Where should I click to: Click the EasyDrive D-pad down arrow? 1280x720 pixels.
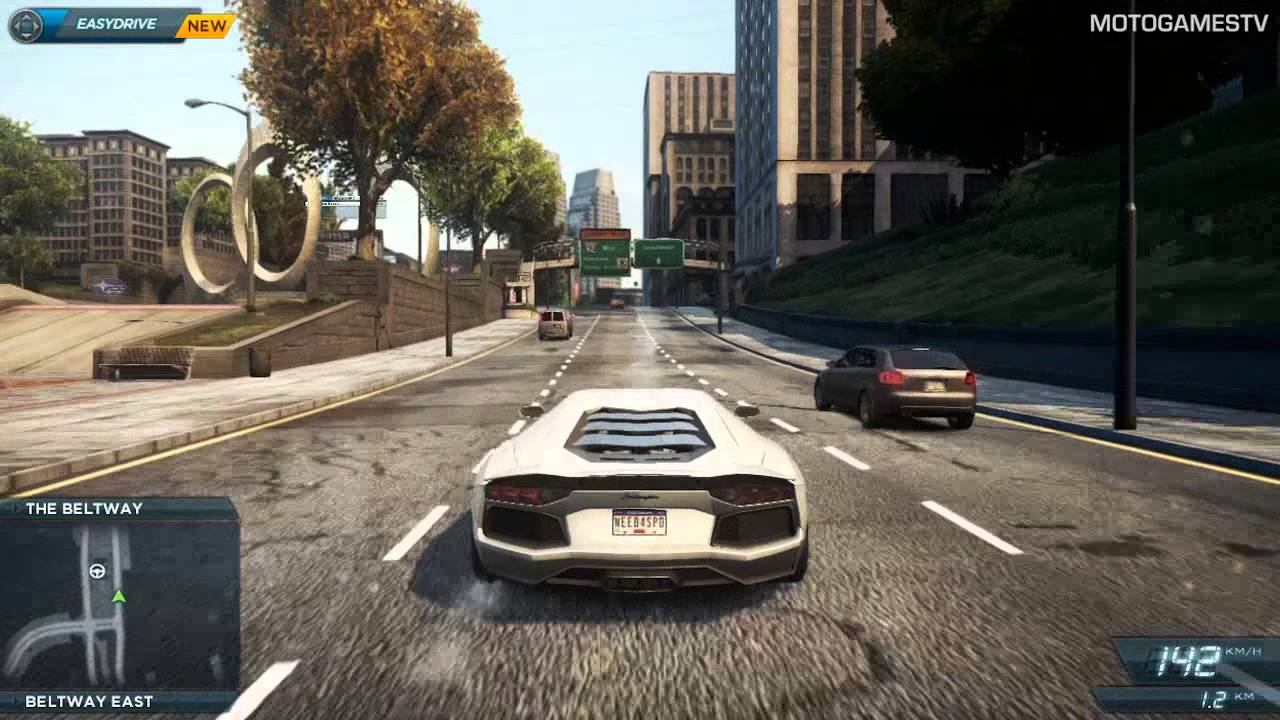click(28, 36)
